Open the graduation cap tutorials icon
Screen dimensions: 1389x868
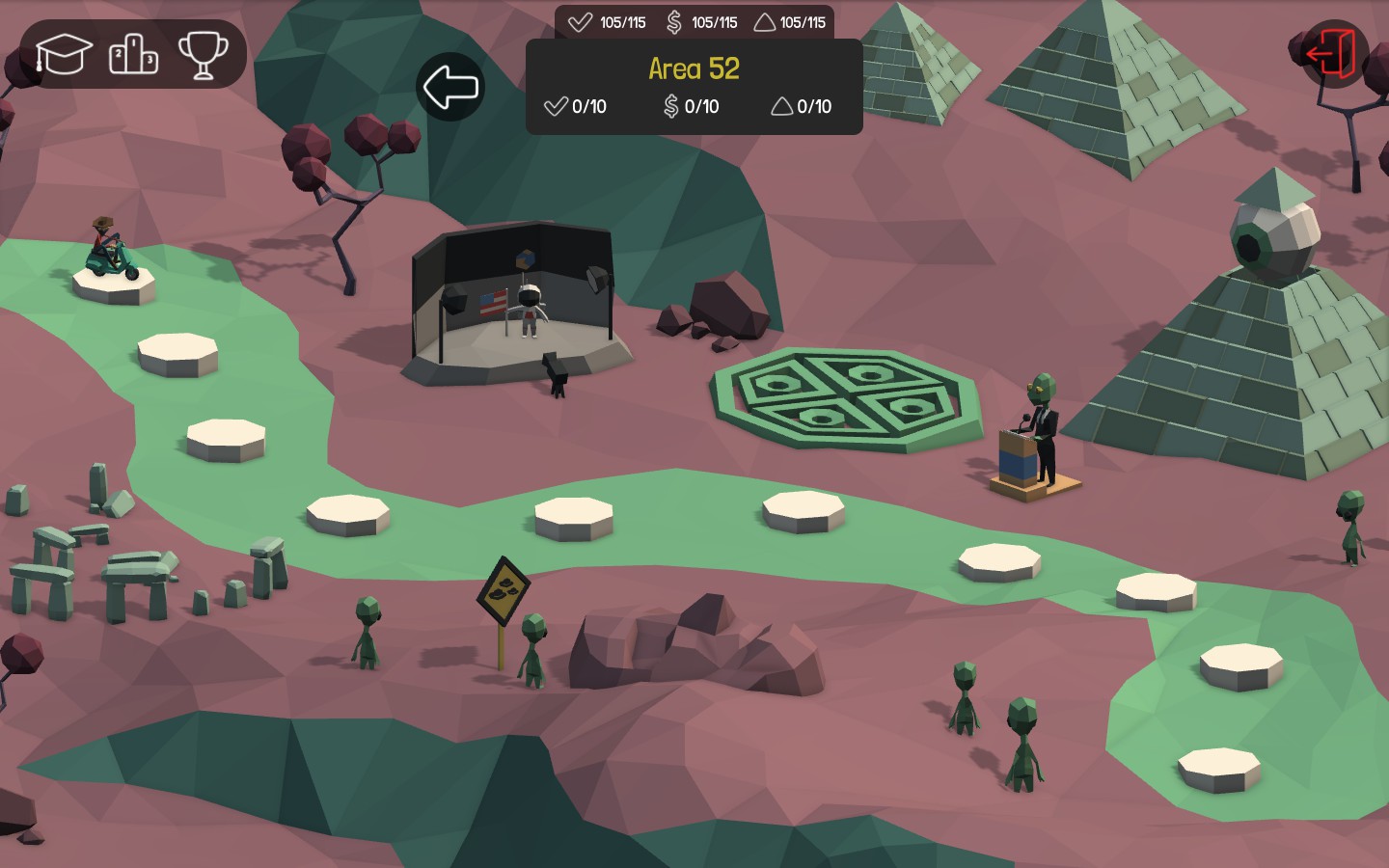64,54
